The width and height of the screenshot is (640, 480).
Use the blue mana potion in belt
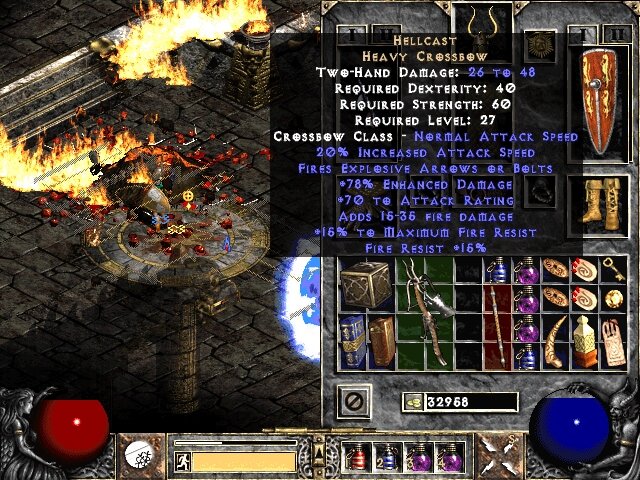387,457
